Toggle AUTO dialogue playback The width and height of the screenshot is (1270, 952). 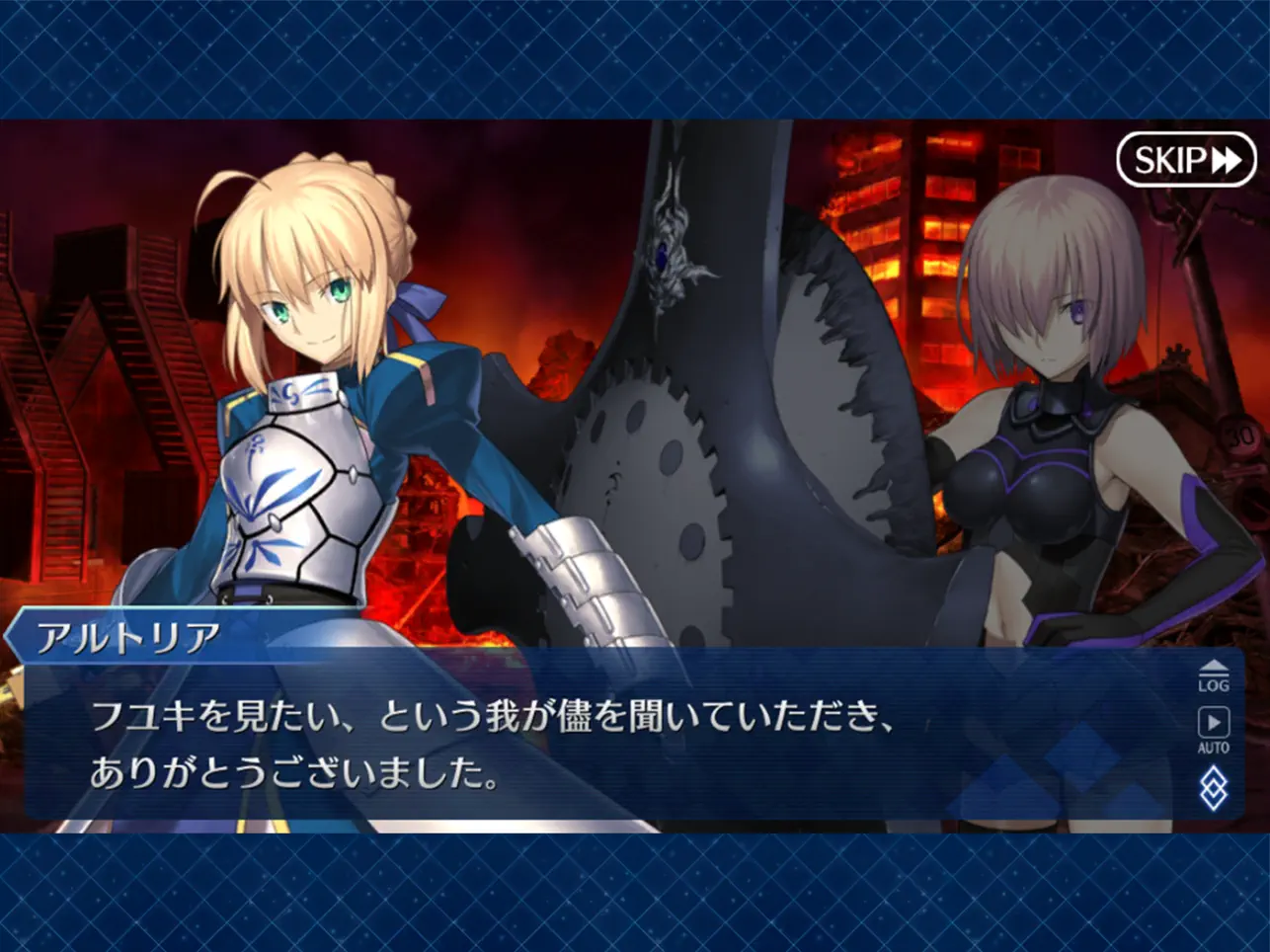coord(1213,730)
